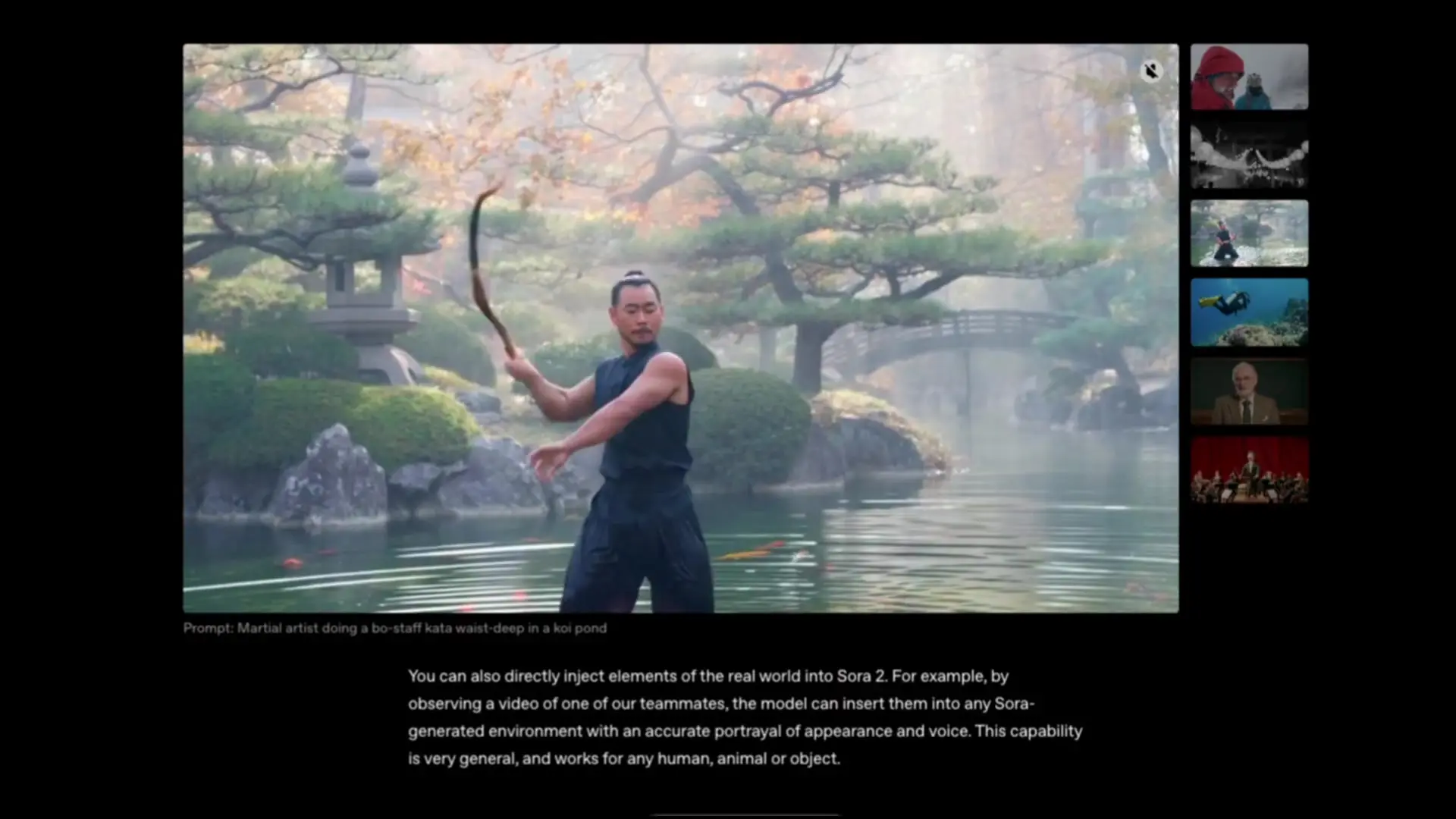Image resolution: width=1456 pixels, height=819 pixels.
Task: Select the fourth video in the playlist
Action: [x=1248, y=312]
